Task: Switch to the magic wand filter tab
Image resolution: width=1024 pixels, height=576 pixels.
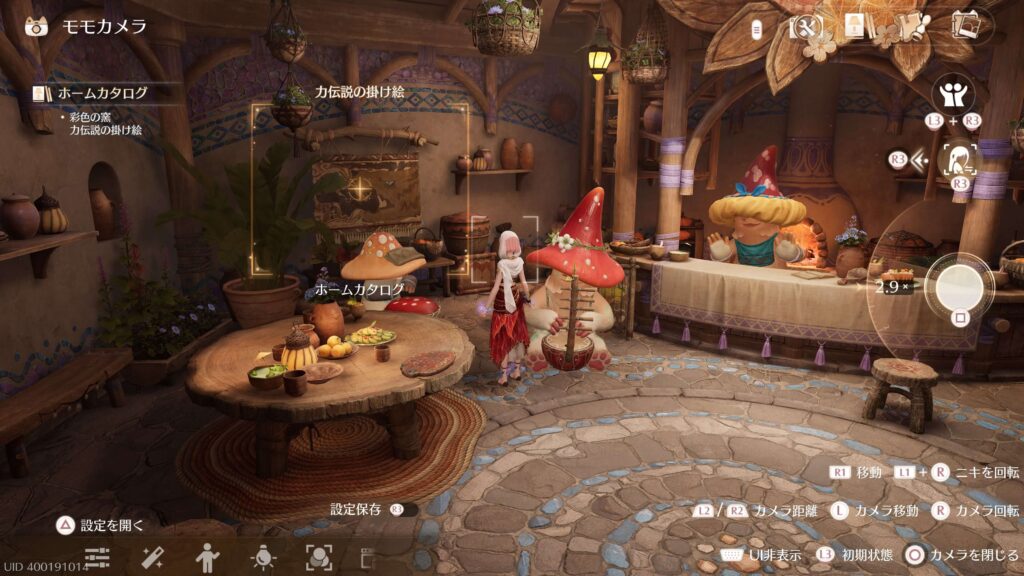Action: pos(153,557)
